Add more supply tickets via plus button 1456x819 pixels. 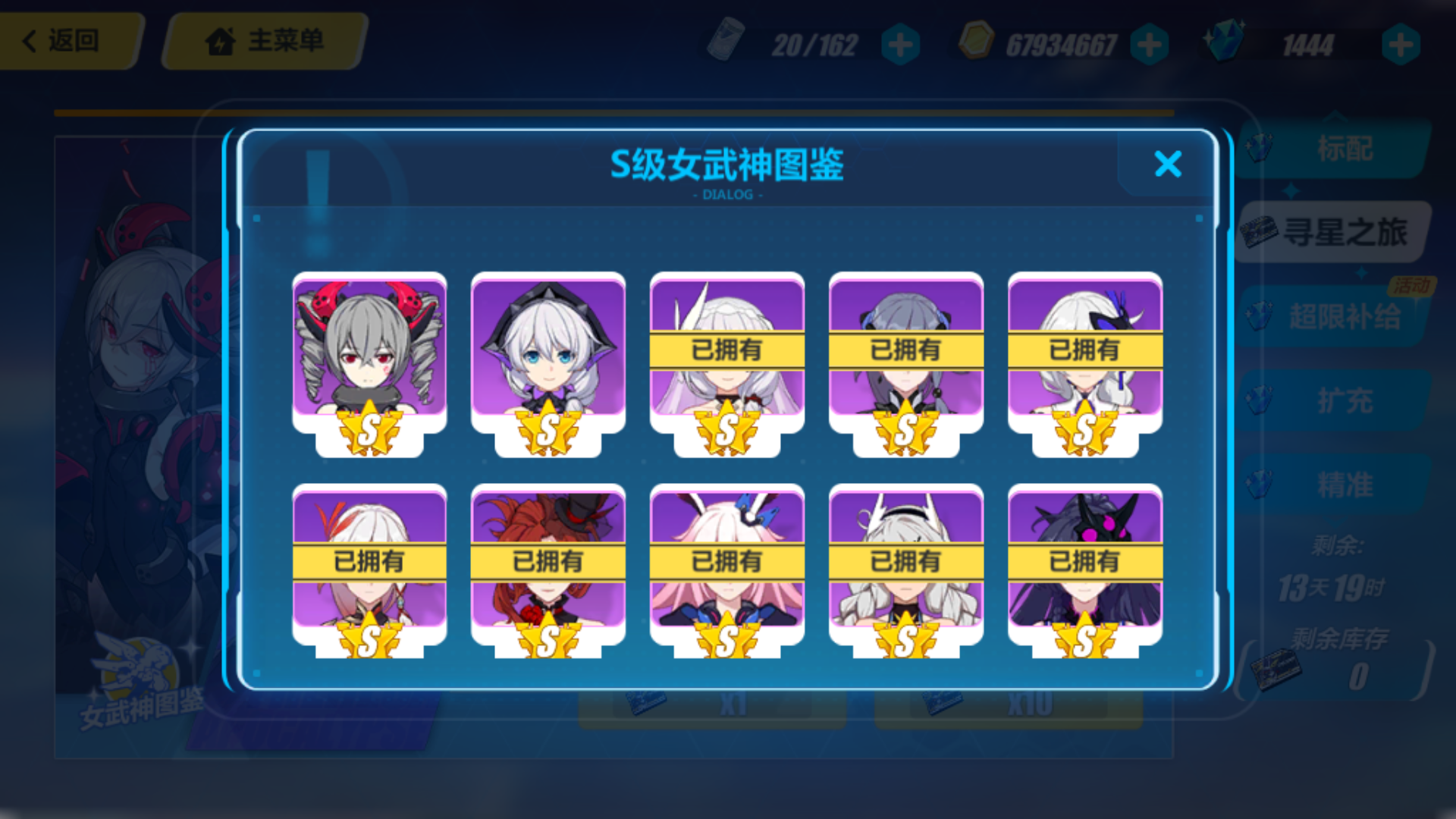899,44
